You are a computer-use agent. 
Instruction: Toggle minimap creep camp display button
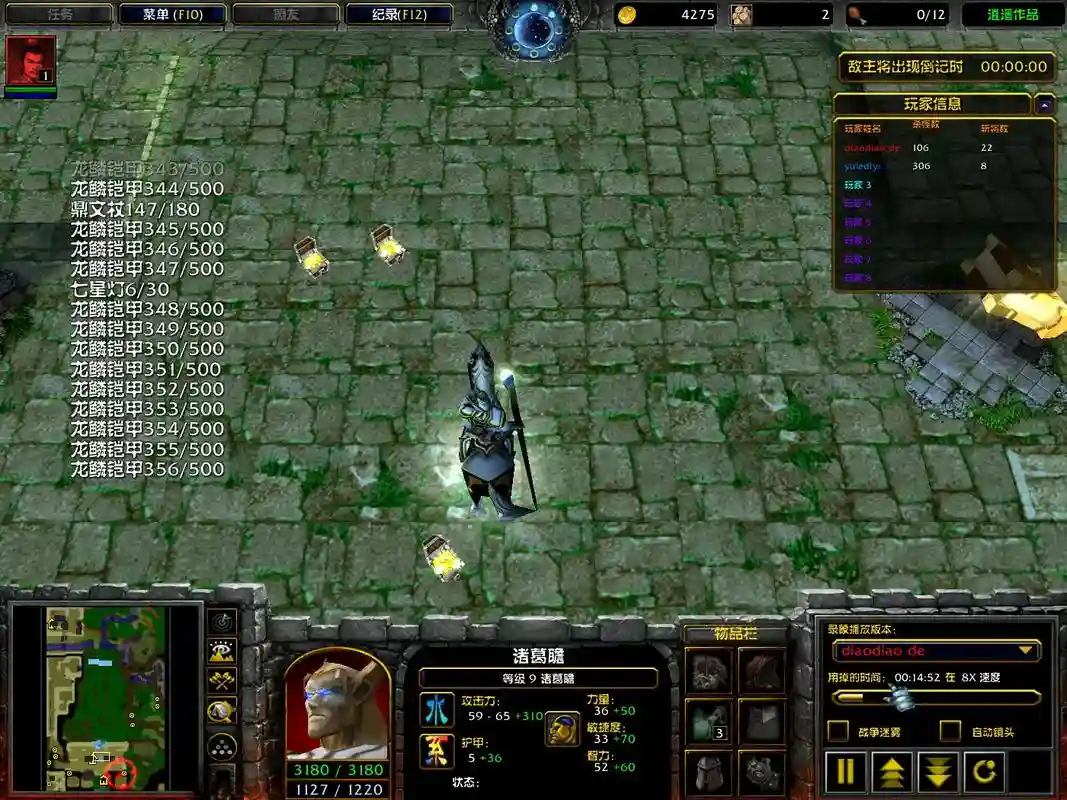pyautogui.click(x=222, y=712)
